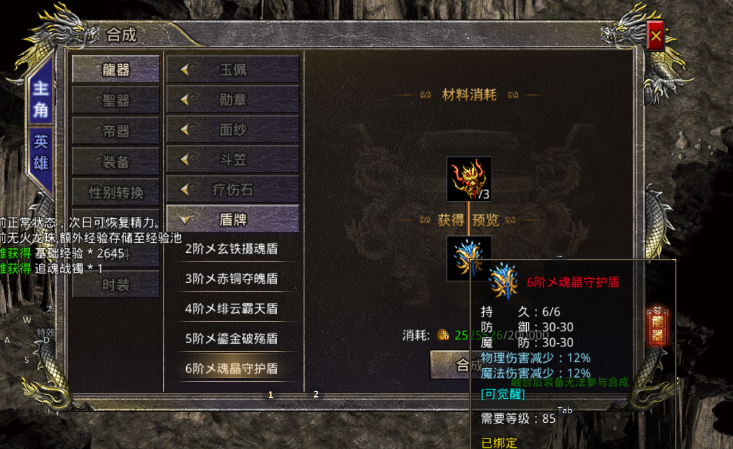Expand the 玉佩 list
Viewport: 733px width, 449px height.
click(232, 70)
